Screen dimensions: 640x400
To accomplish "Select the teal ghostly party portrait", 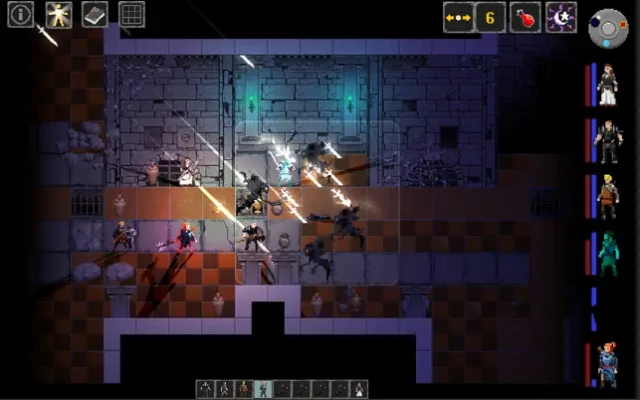I will point(607,253).
